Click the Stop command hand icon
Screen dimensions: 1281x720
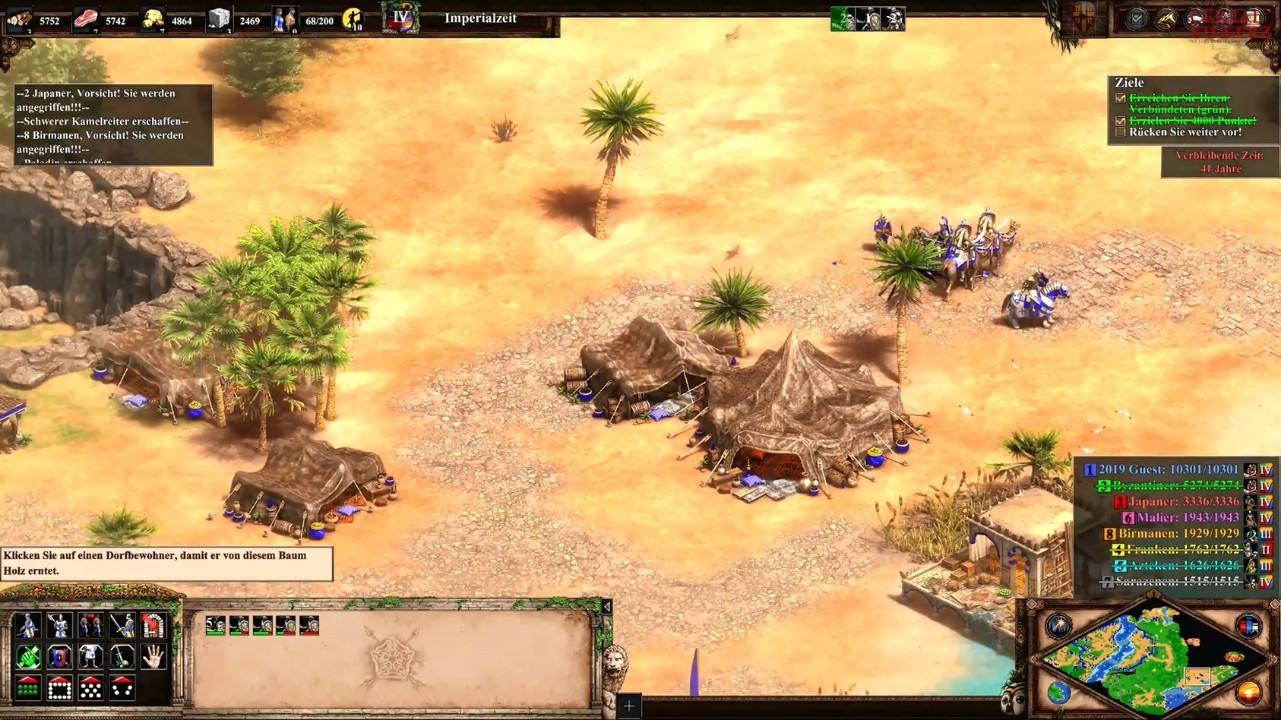click(x=153, y=656)
